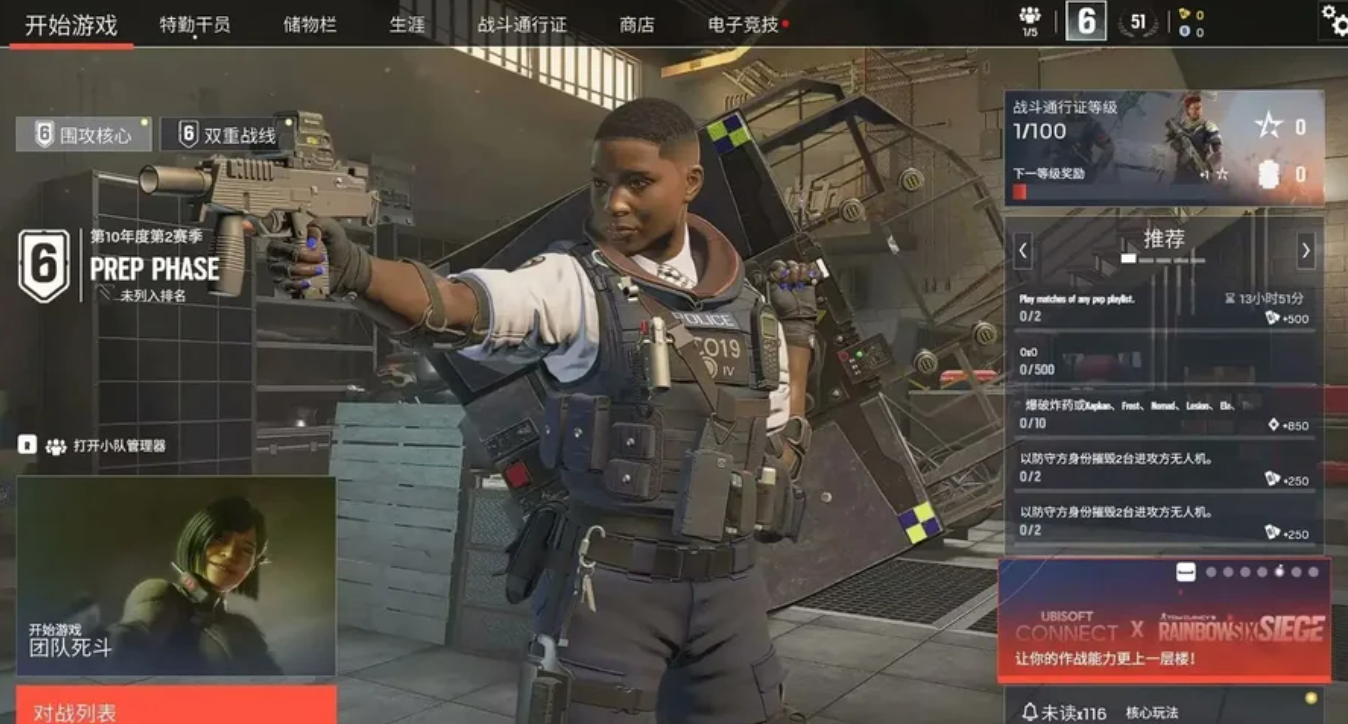This screenshot has width=1348, height=724.
Task: Select the 爆破炸药 challenge row
Action: 1164,414
